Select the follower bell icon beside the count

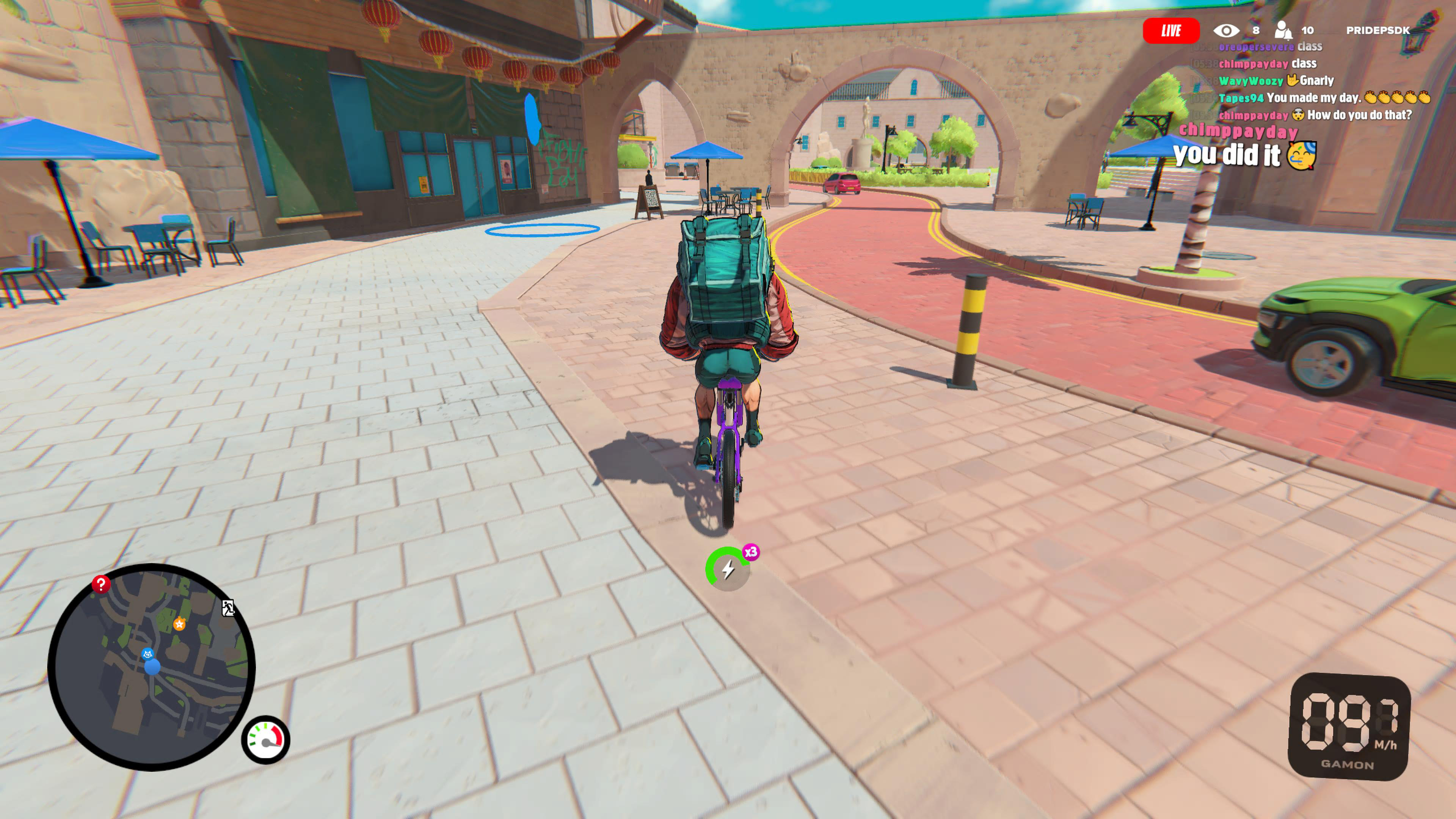pyautogui.click(x=1283, y=31)
